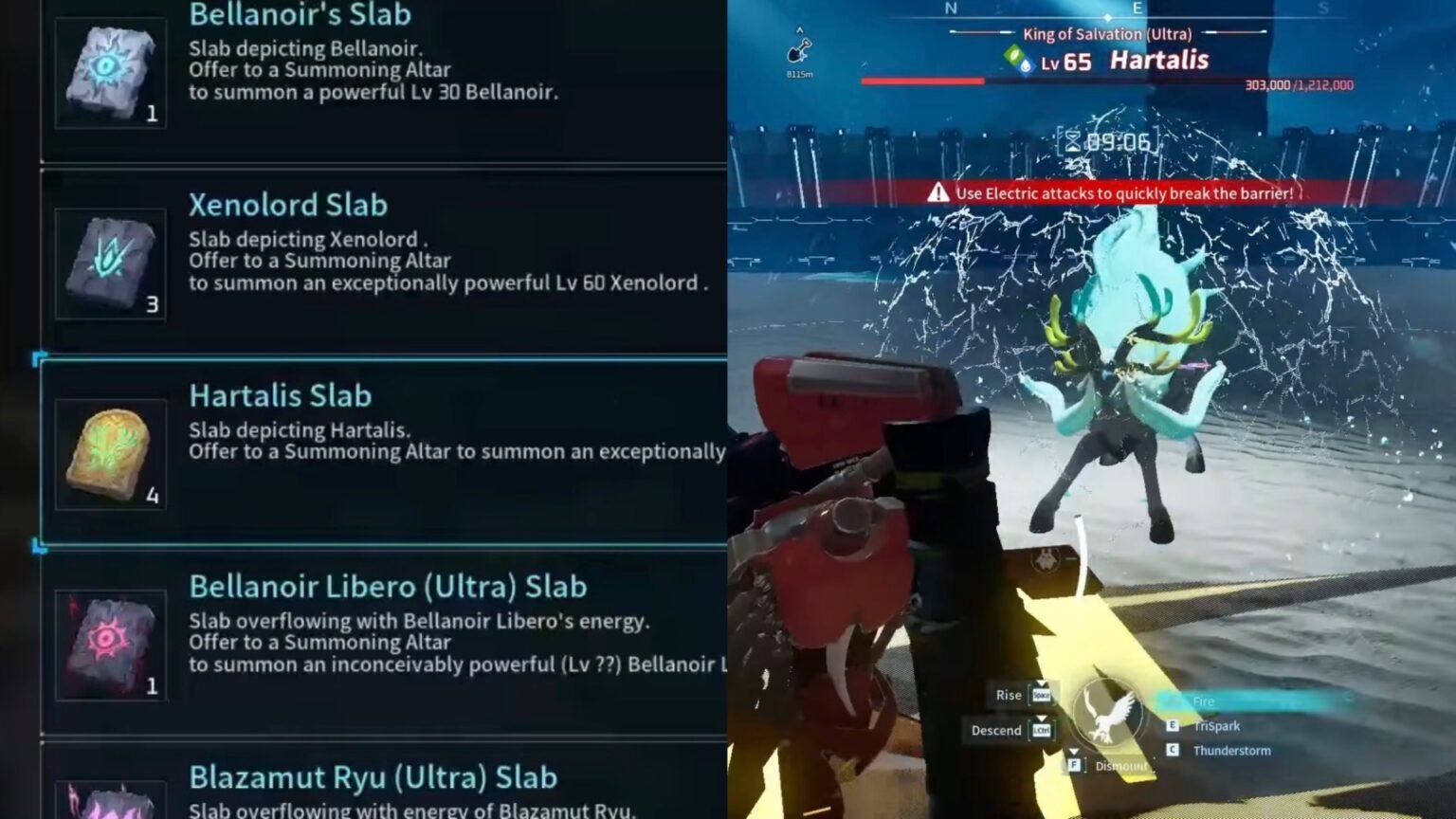Expand the chevron above the LCtrl key prompt

1041,719
